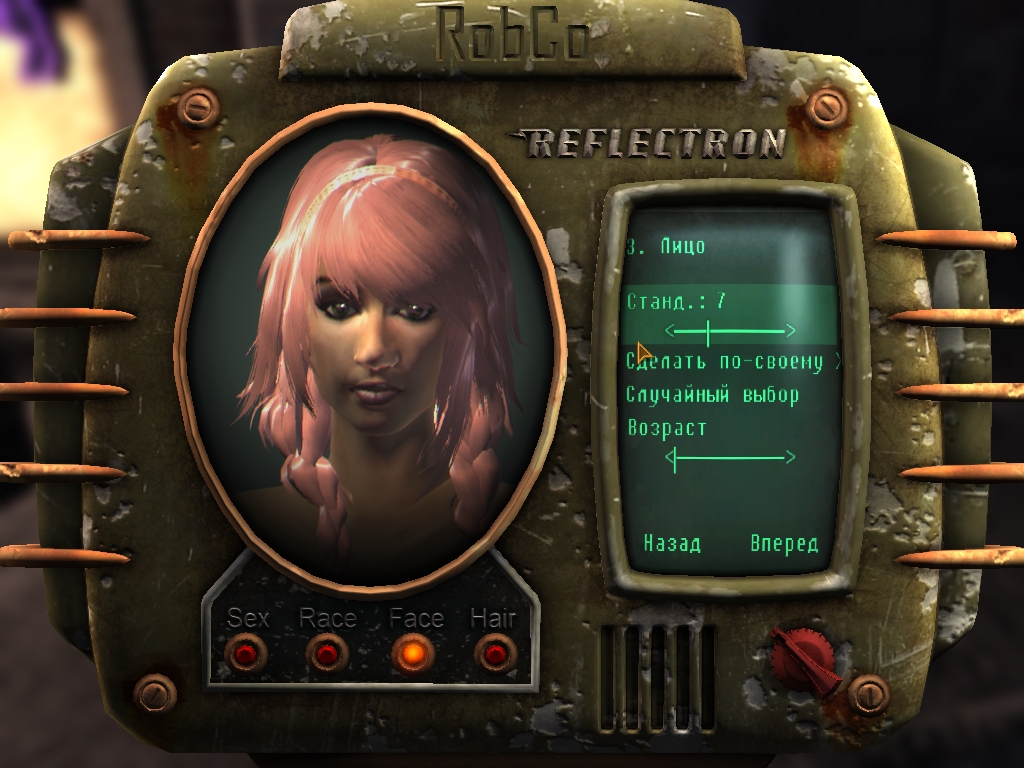Viewport: 1024px width, 768px height.
Task: Adjust the Возраст age slider
Action: 731,458
